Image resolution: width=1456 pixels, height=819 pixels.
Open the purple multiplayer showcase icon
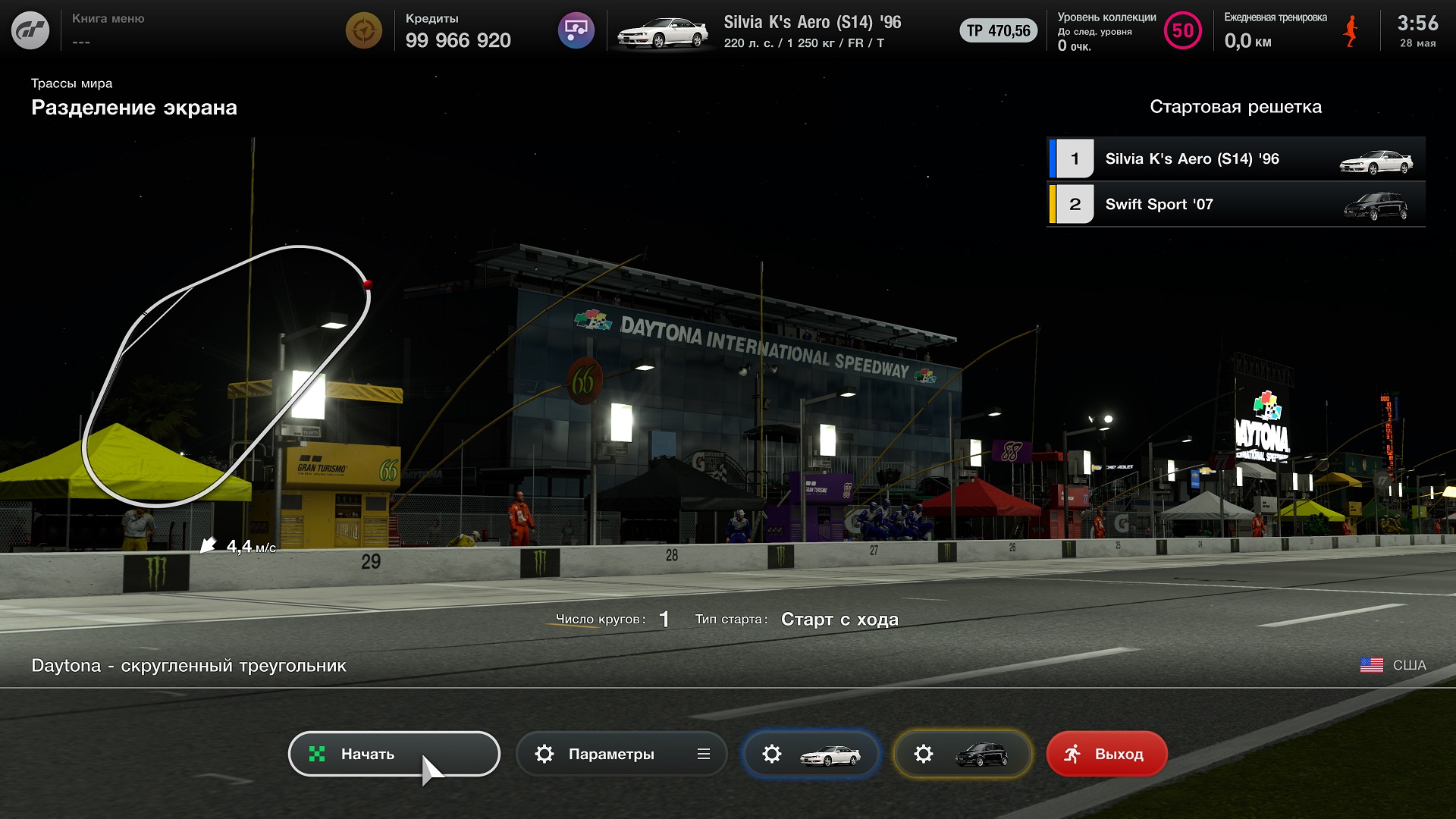[576, 31]
